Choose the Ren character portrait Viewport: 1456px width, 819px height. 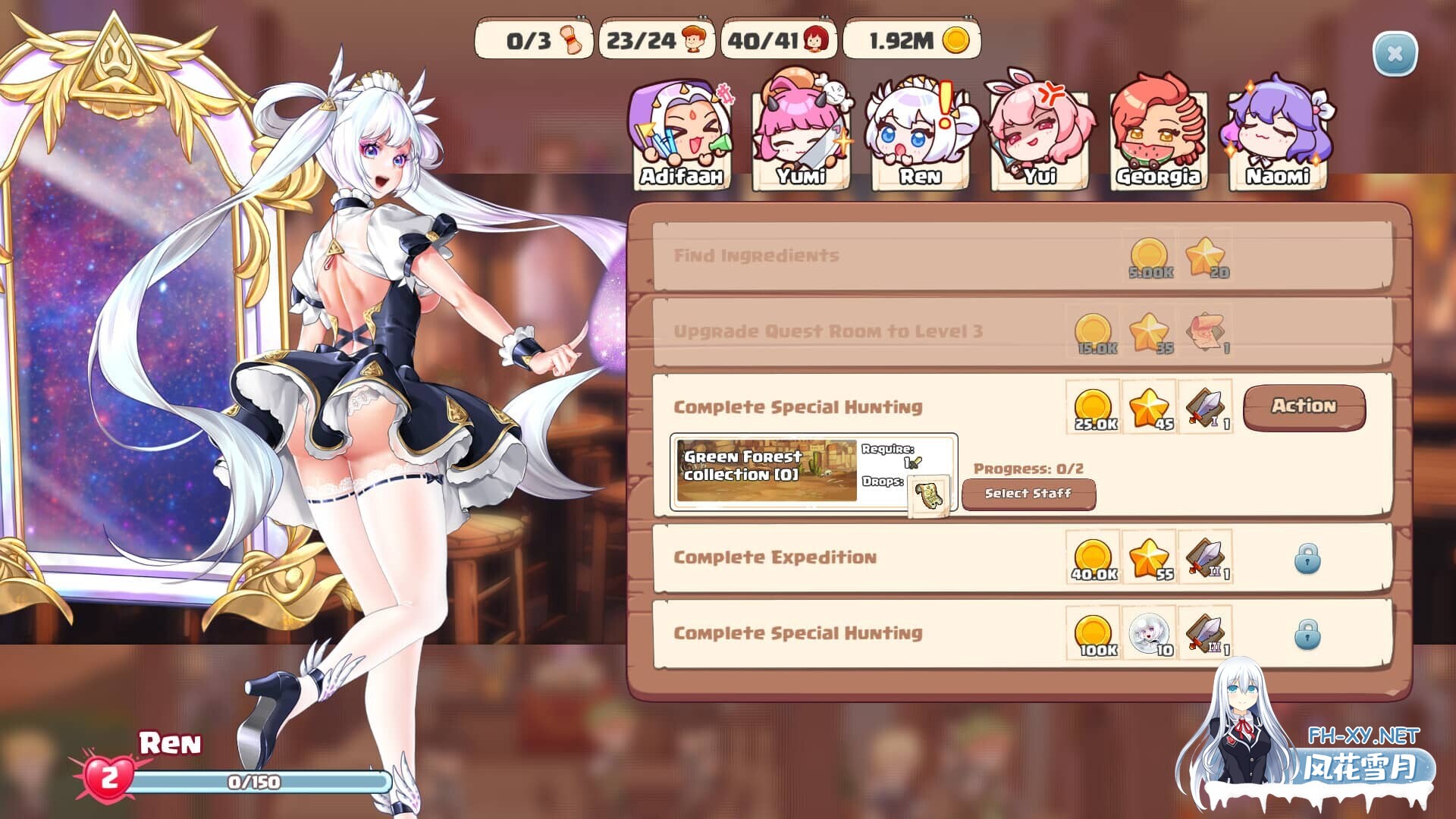(x=920, y=136)
